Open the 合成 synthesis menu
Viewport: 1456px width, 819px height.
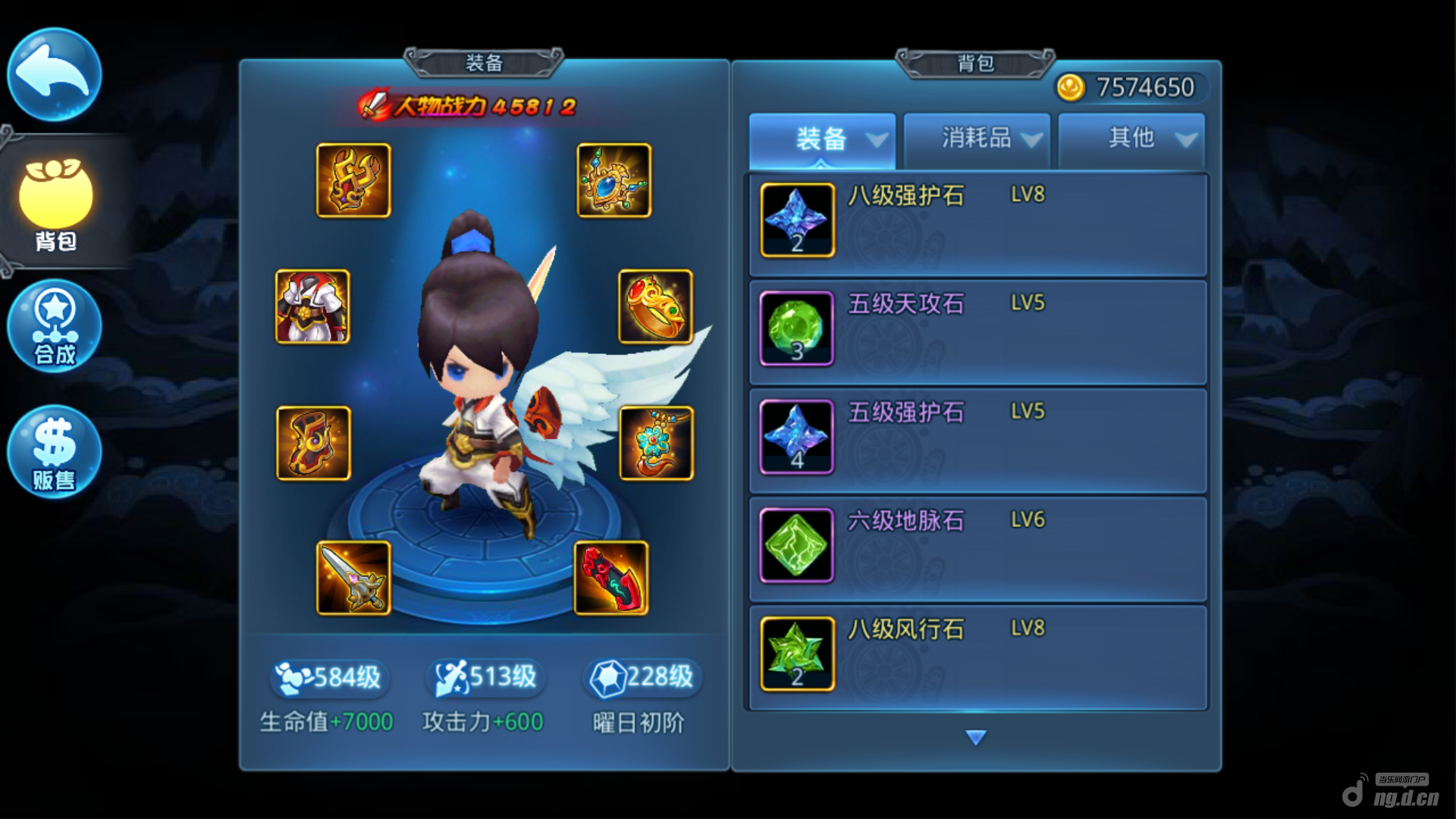(55, 327)
